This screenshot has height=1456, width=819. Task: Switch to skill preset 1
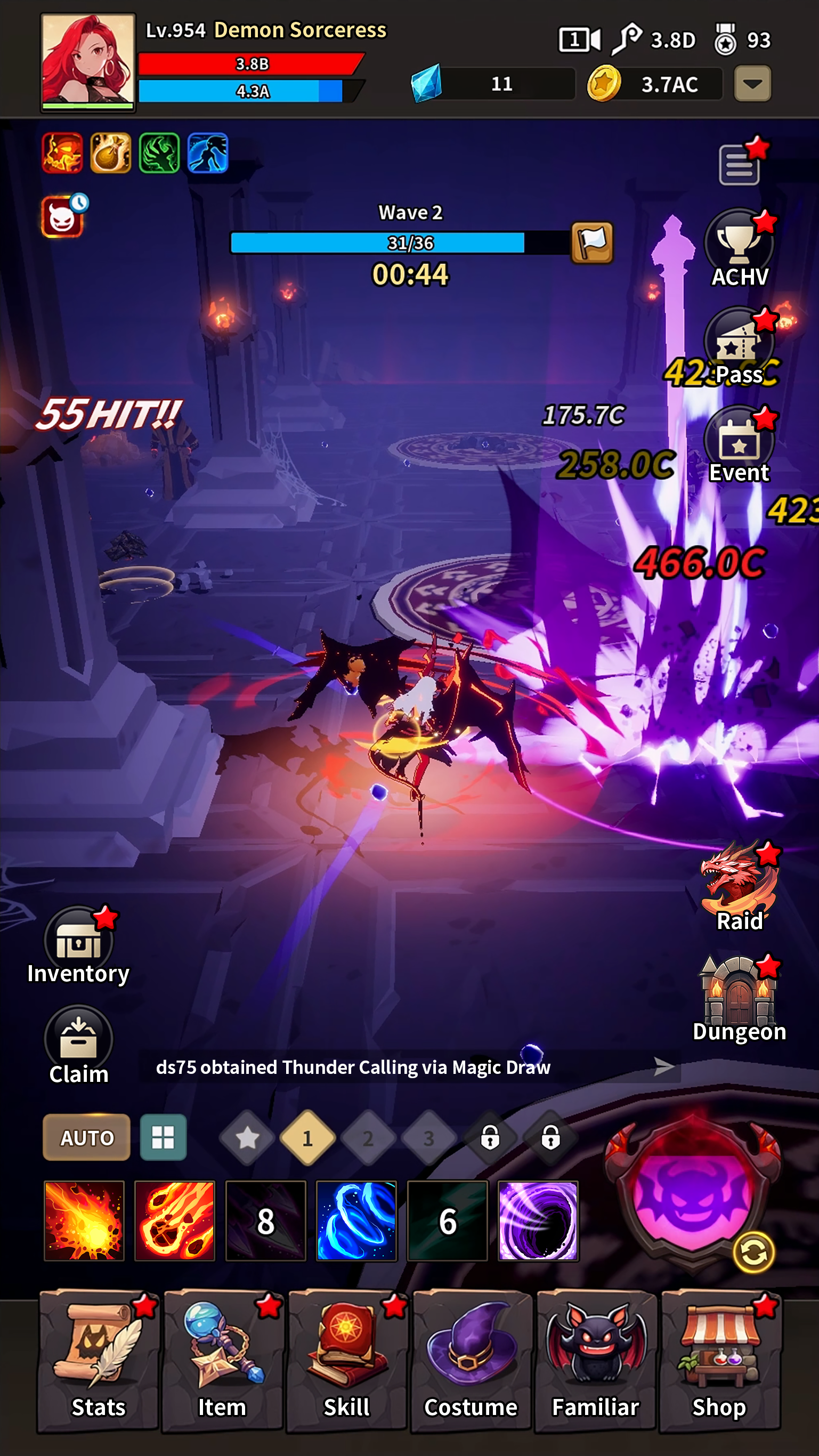308,1138
